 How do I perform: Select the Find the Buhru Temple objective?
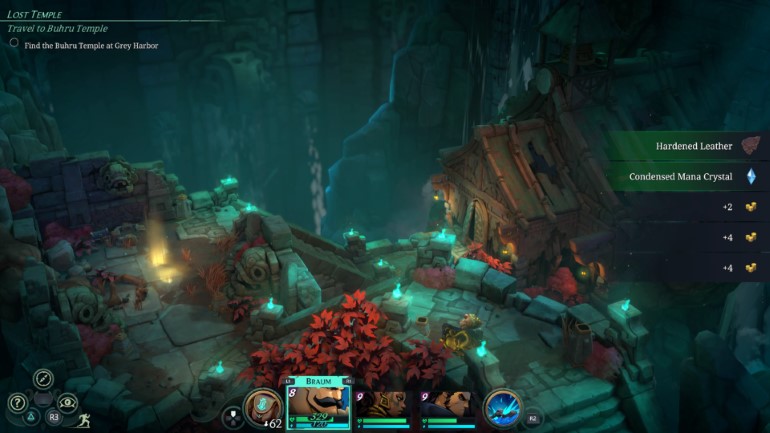tap(90, 45)
